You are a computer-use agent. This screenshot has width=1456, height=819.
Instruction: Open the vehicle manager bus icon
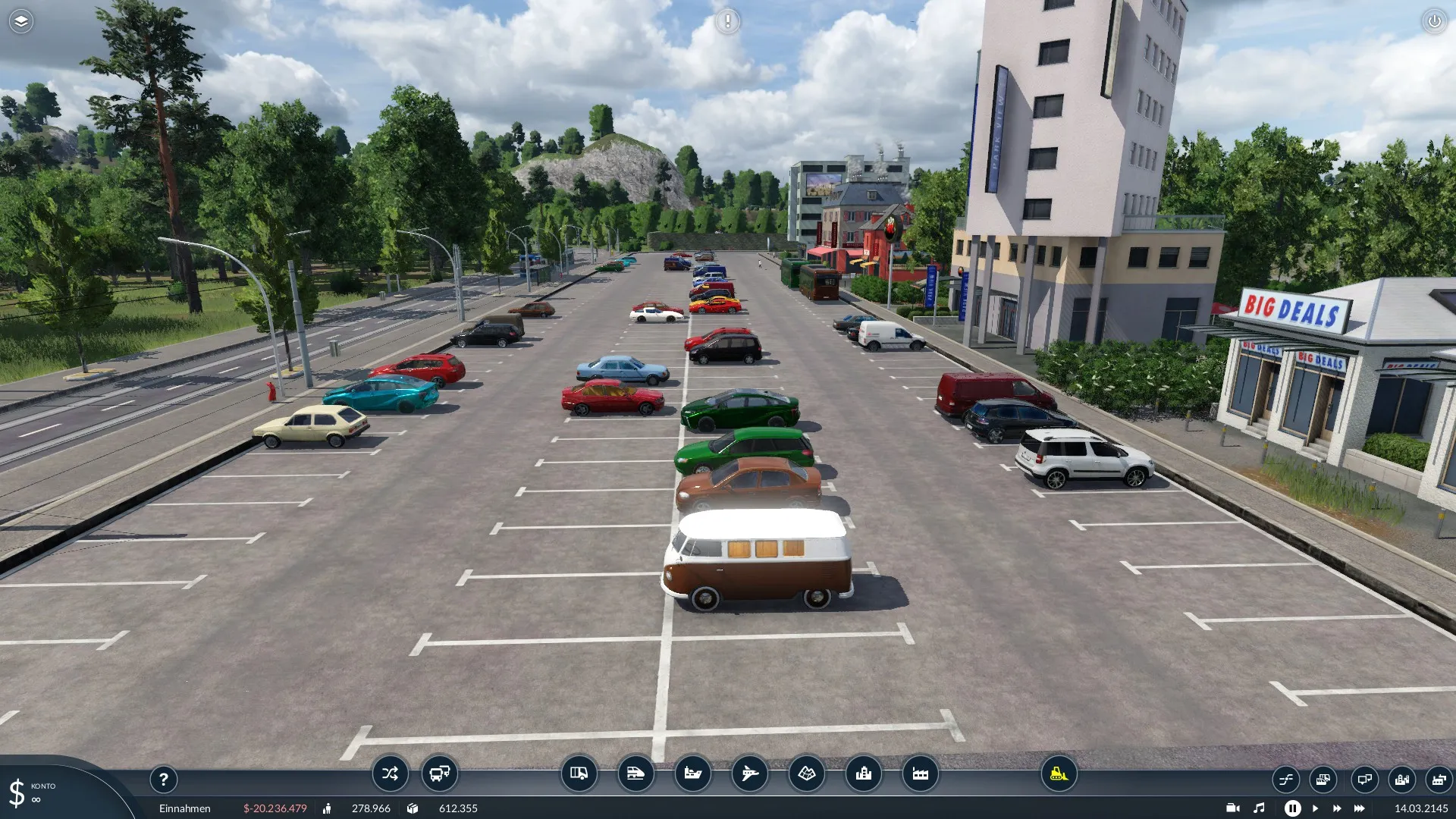pos(440,773)
